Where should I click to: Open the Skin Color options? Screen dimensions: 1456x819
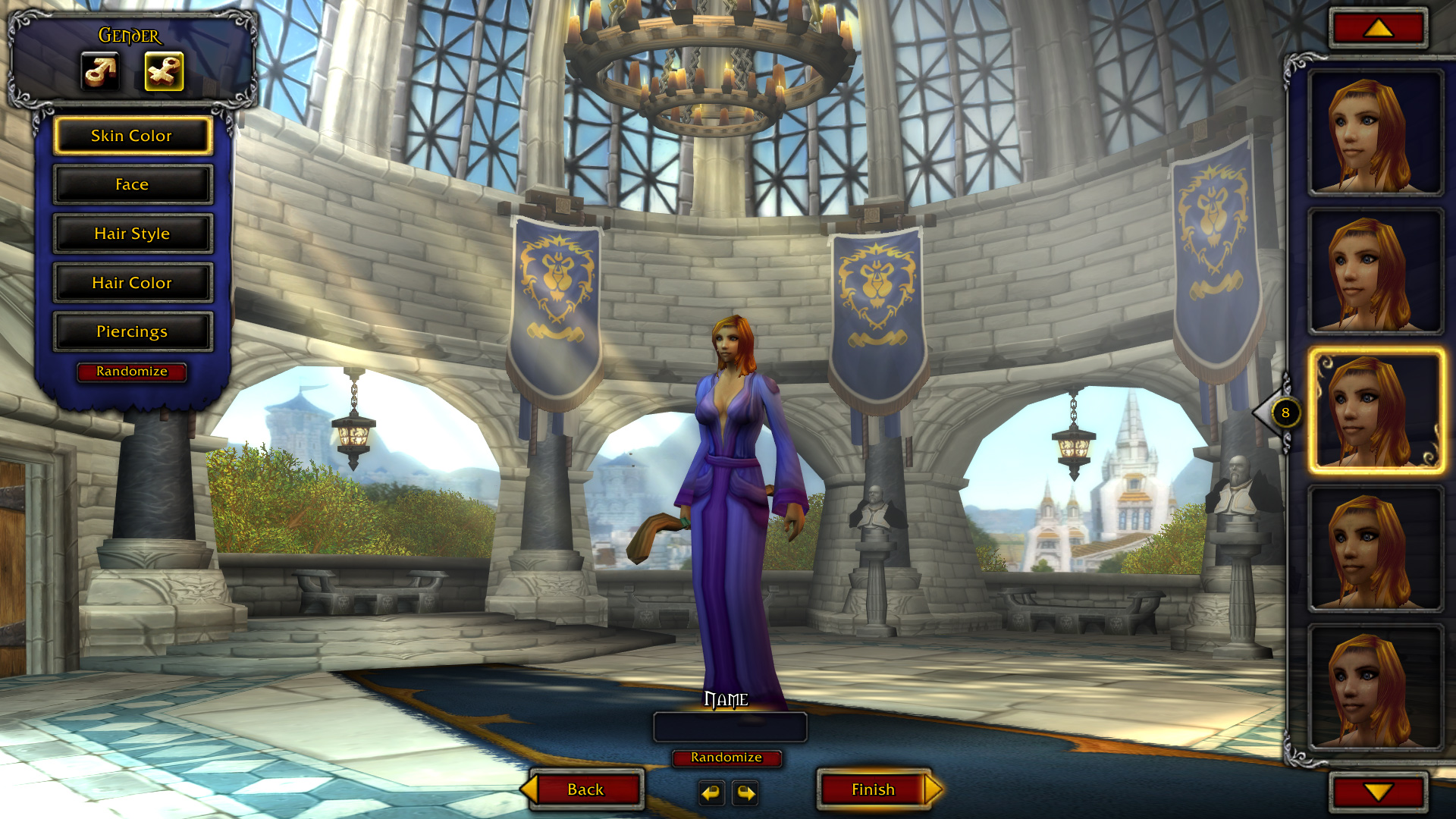coord(132,136)
